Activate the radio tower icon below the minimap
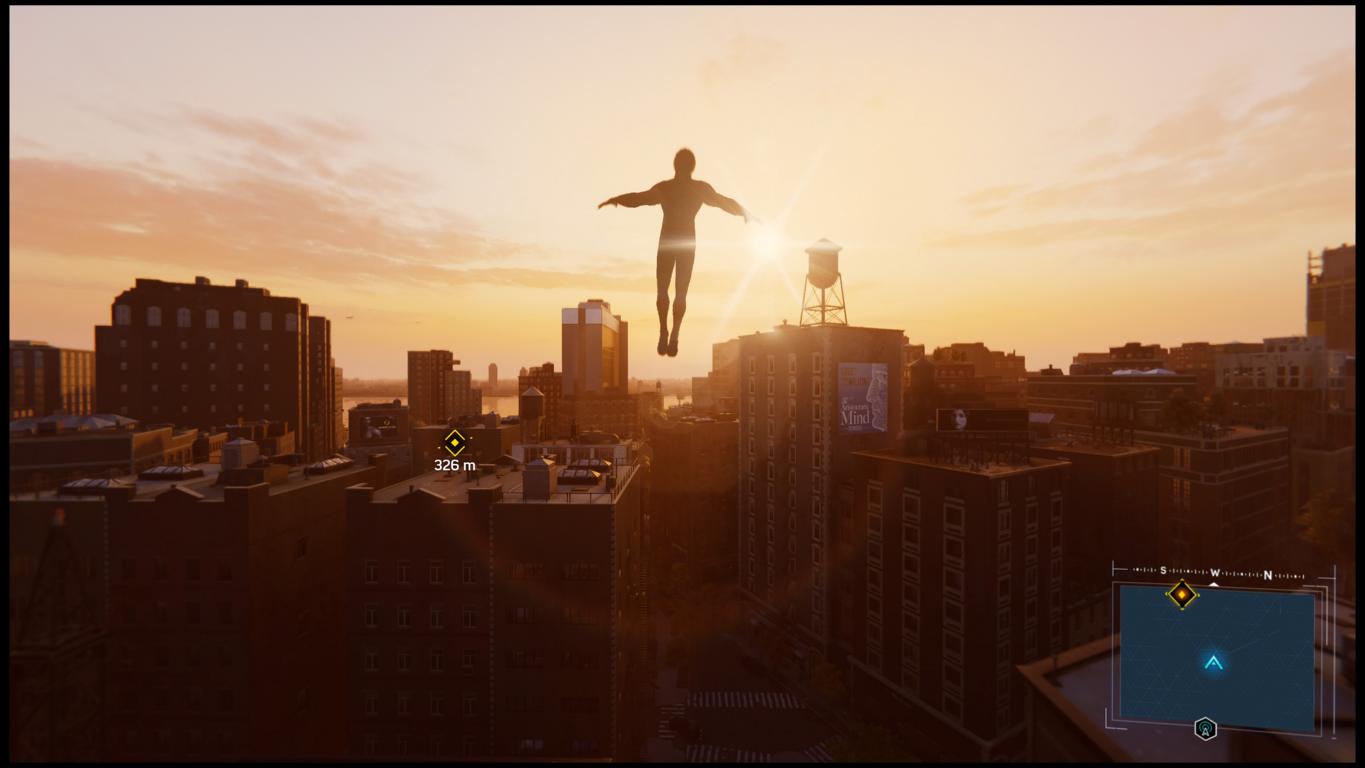 [x=1205, y=729]
